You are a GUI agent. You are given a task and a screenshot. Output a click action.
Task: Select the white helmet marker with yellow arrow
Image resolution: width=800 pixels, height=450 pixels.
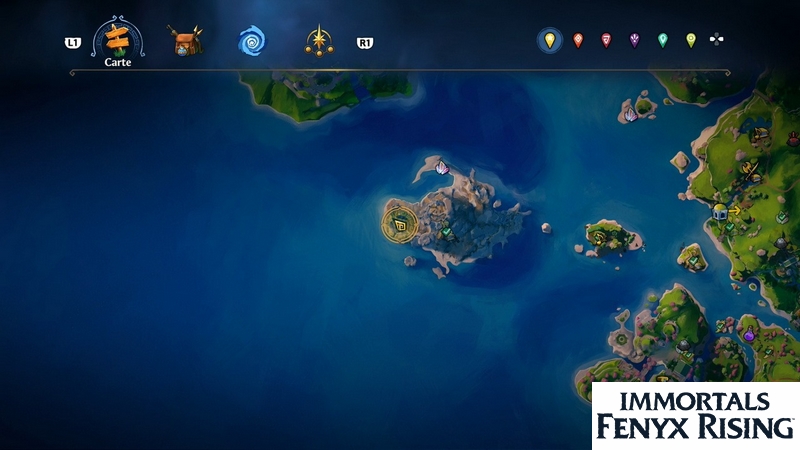(720, 211)
